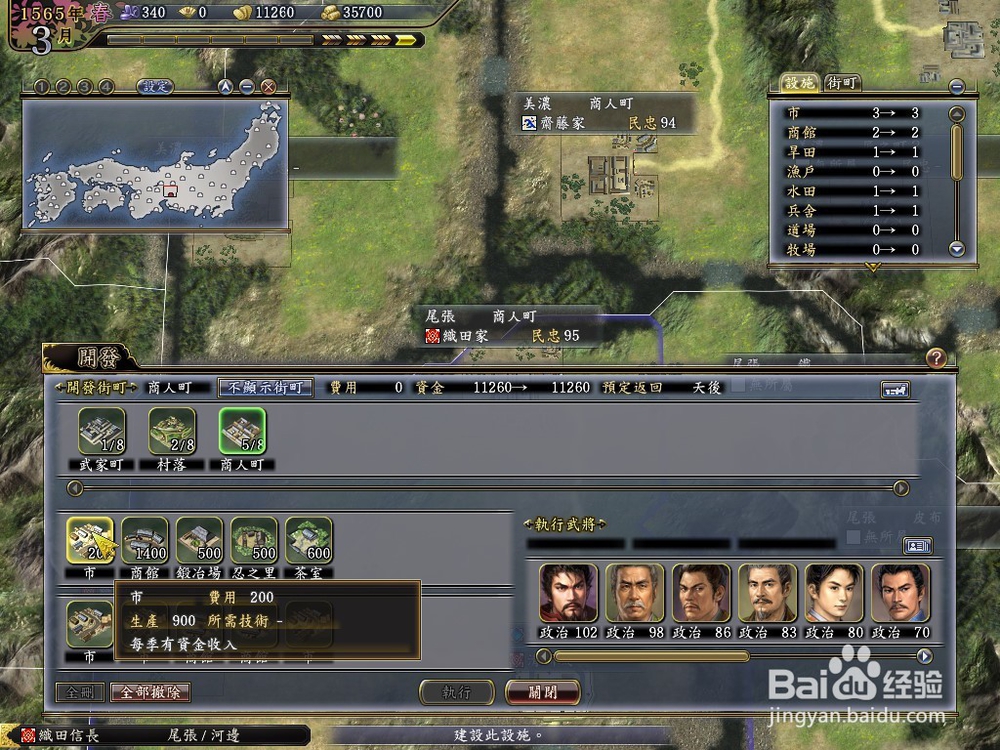Open help with the question mark icon

(x=935, y=357)
